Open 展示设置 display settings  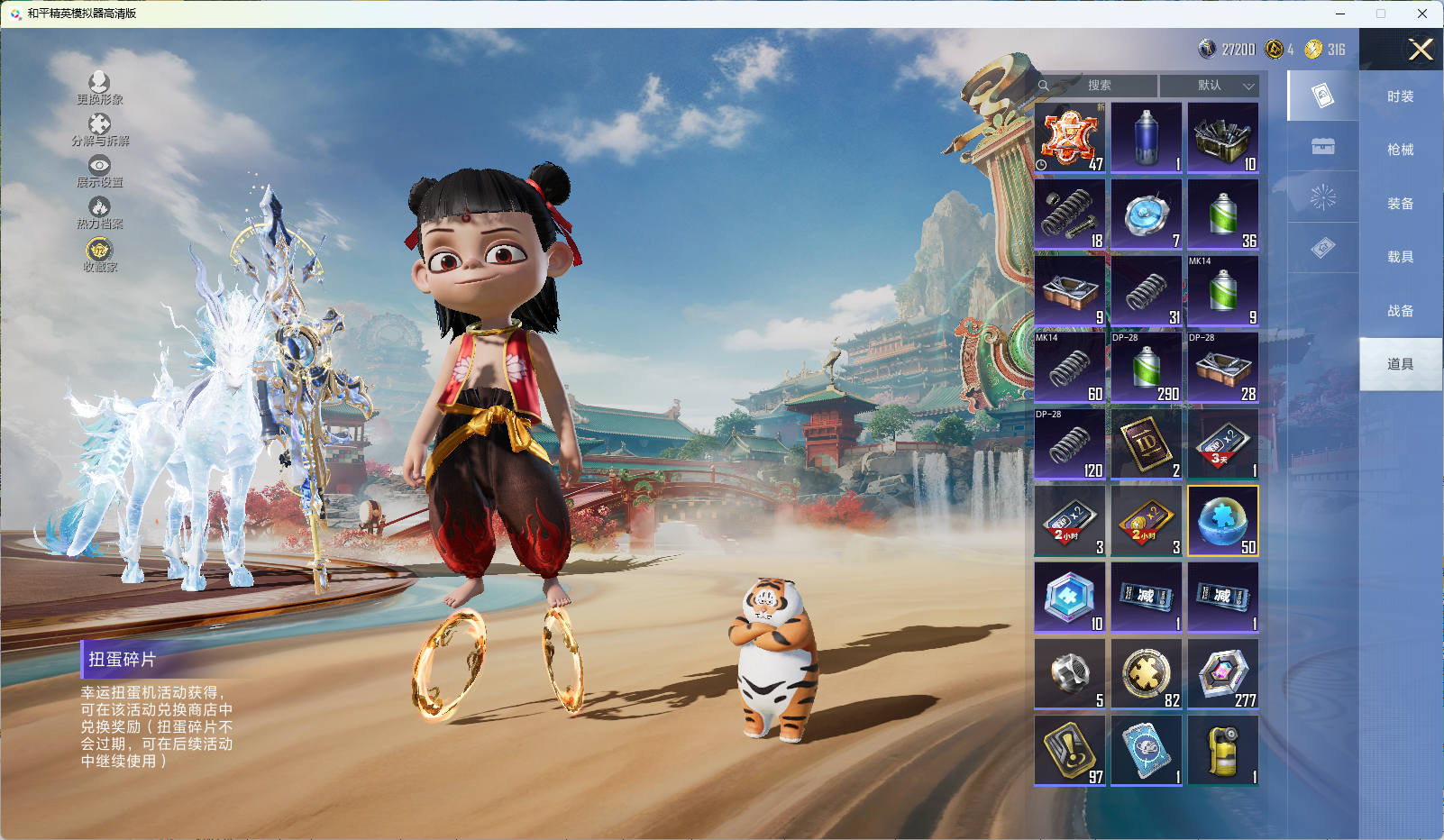click(99, 171)
